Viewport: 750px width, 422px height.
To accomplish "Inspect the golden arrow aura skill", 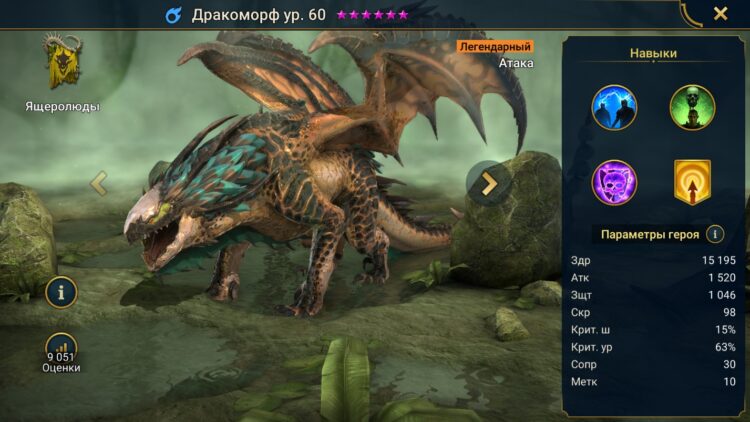I will (692, 182).
